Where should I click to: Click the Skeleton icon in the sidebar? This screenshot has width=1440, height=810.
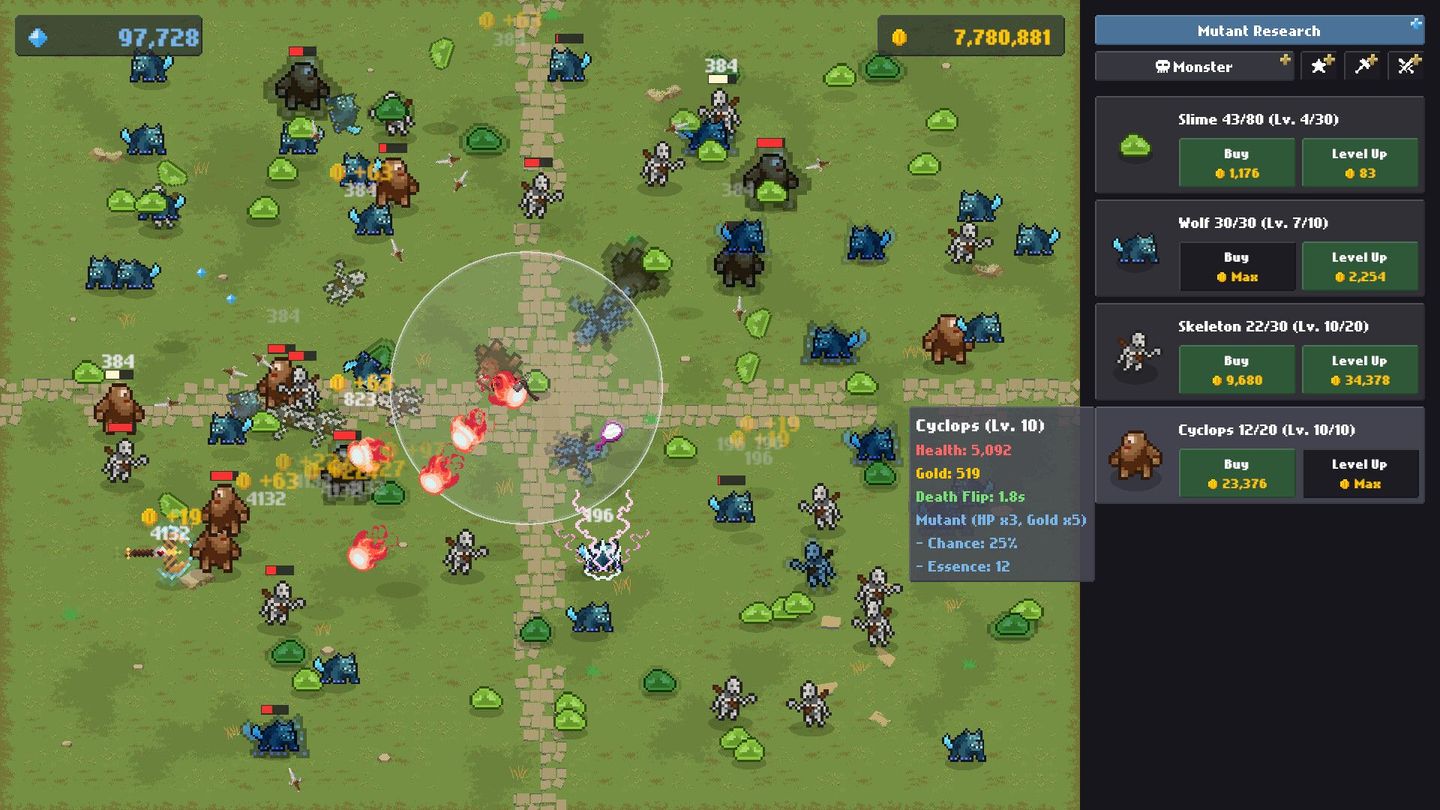[1136, 352]
